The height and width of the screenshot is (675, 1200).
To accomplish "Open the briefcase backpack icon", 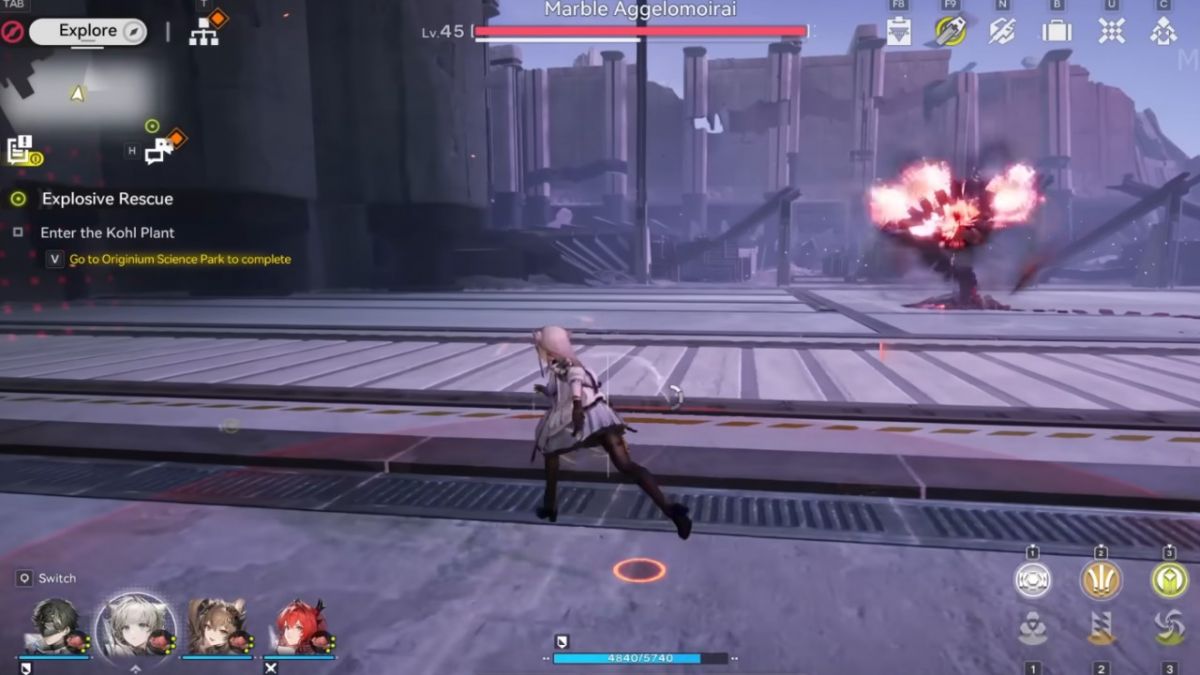I will pyautogui.click(x=1056, y=31).
